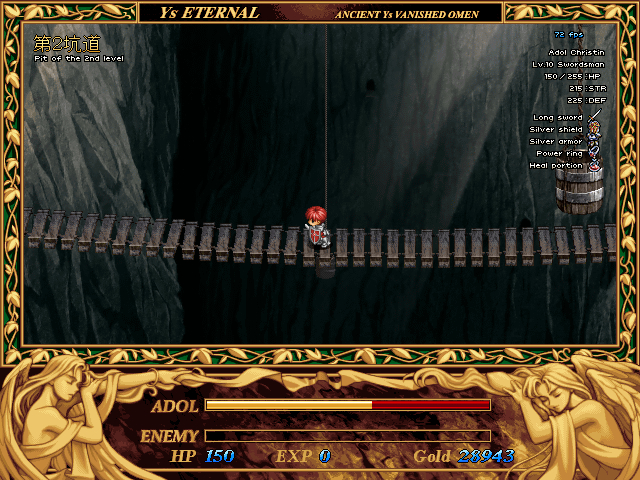Select the Long sword equipment entry

tap(558, 118)
